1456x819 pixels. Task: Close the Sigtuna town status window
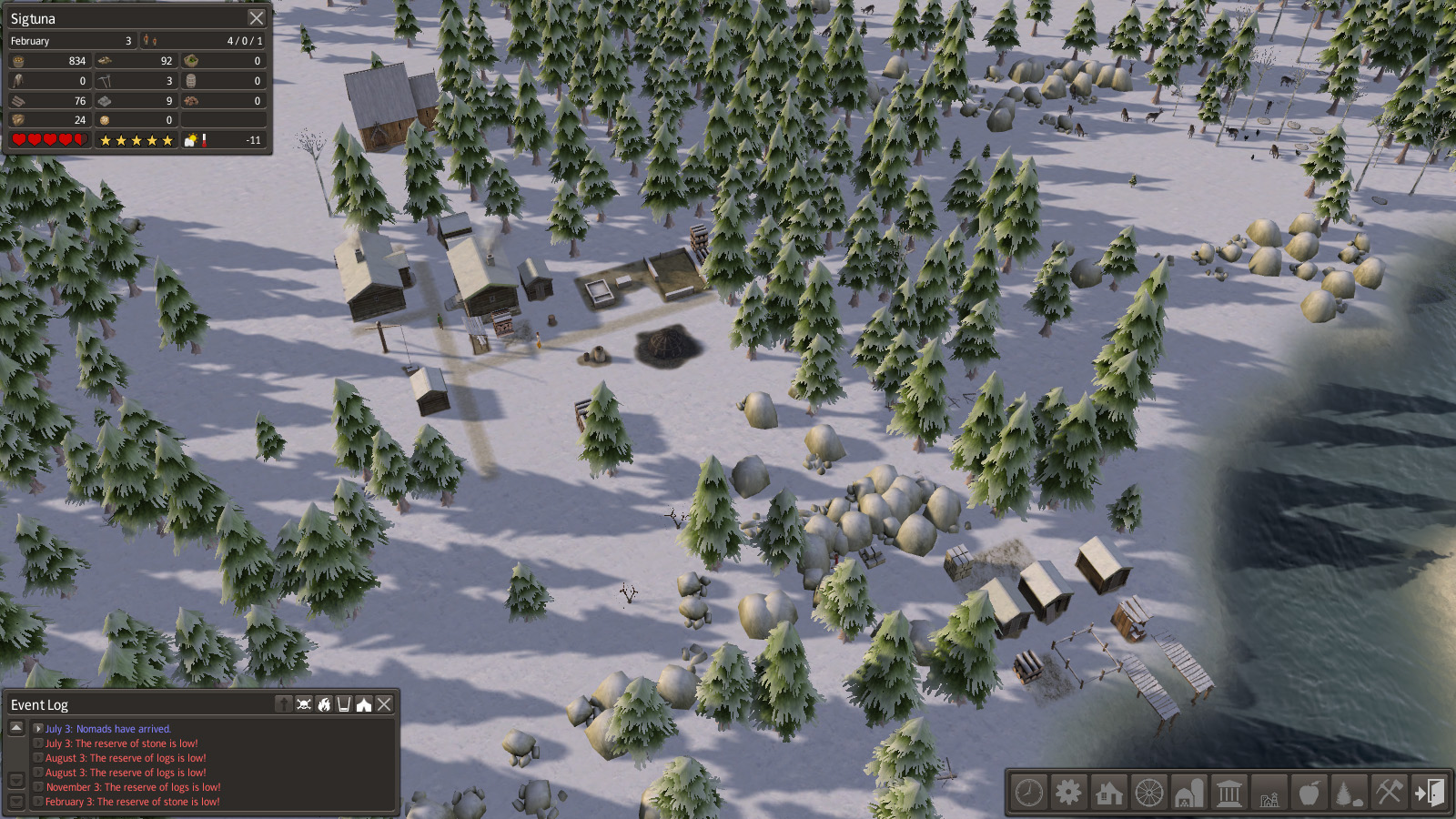(x=257, y=18)
